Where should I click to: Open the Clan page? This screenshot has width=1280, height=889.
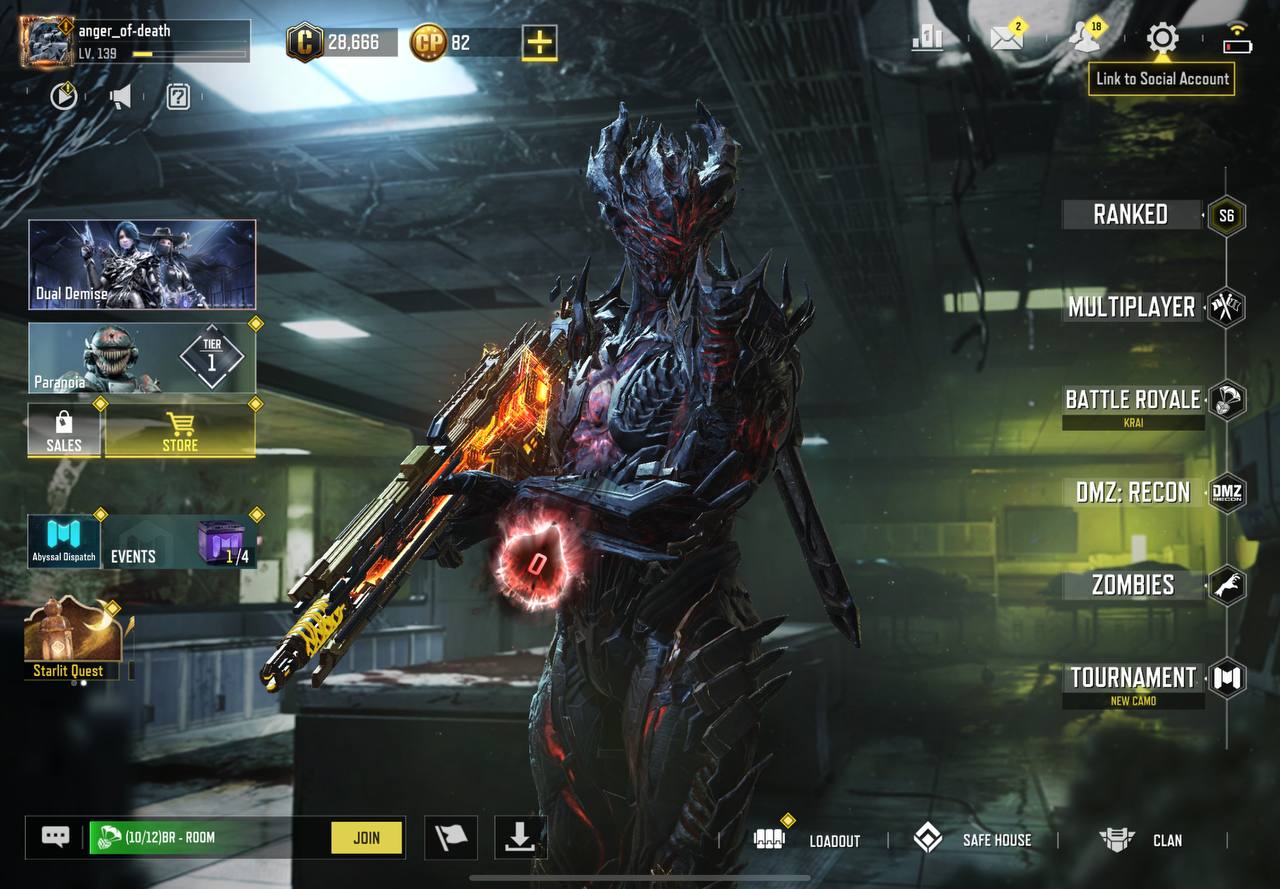1141,840
